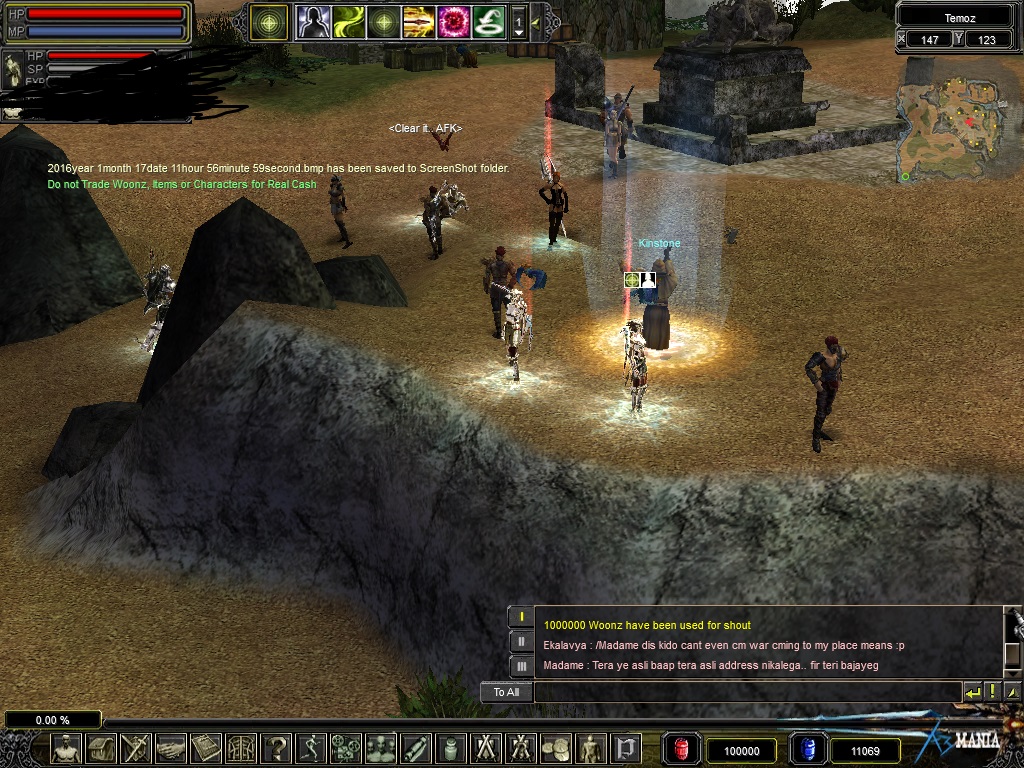Open the question mark help icon
This screenshot has height=768, width=1024.
276,748
